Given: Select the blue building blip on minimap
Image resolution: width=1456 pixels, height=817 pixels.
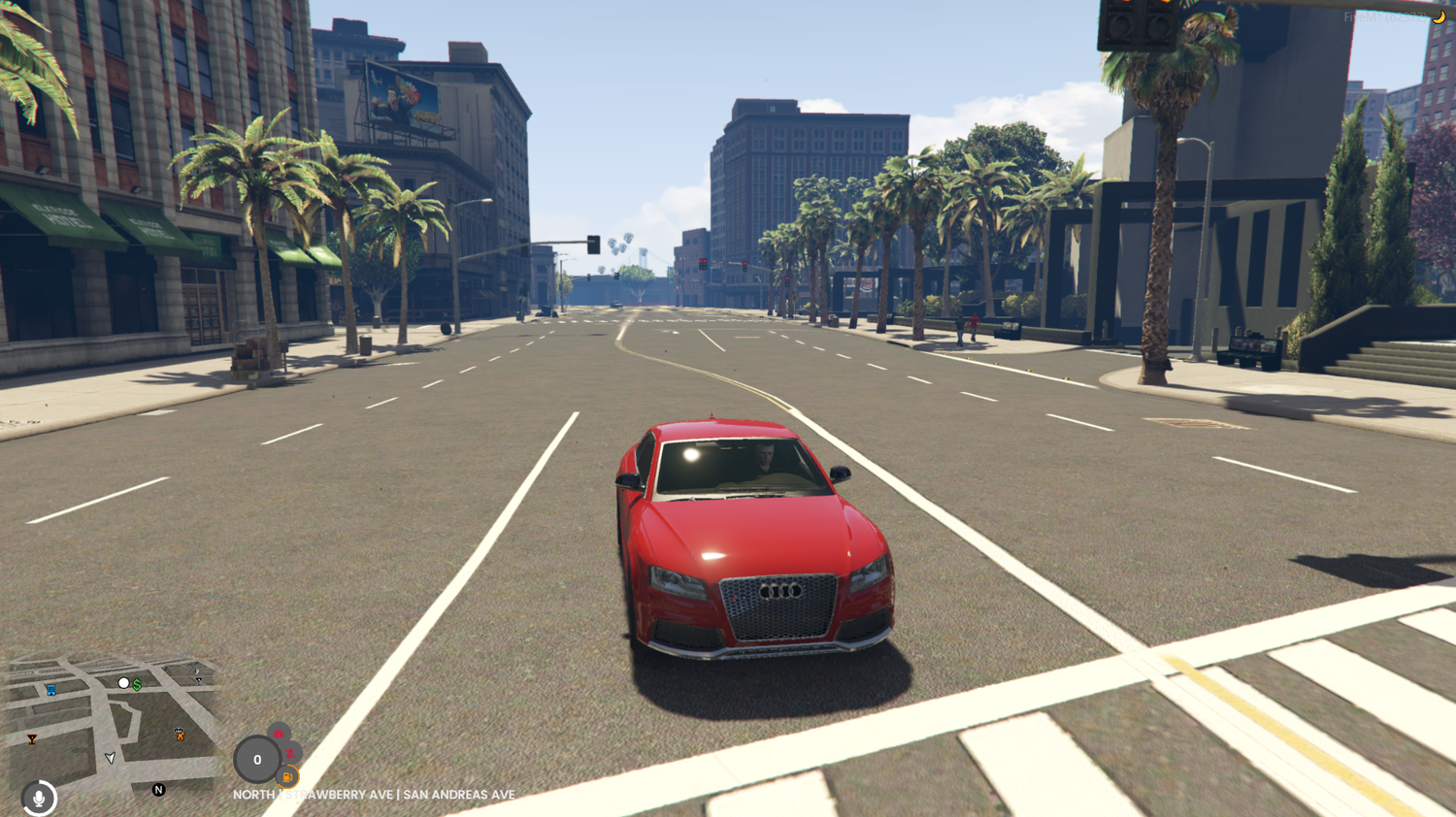Looking at the screenshot, I should [x=50, y=689].
